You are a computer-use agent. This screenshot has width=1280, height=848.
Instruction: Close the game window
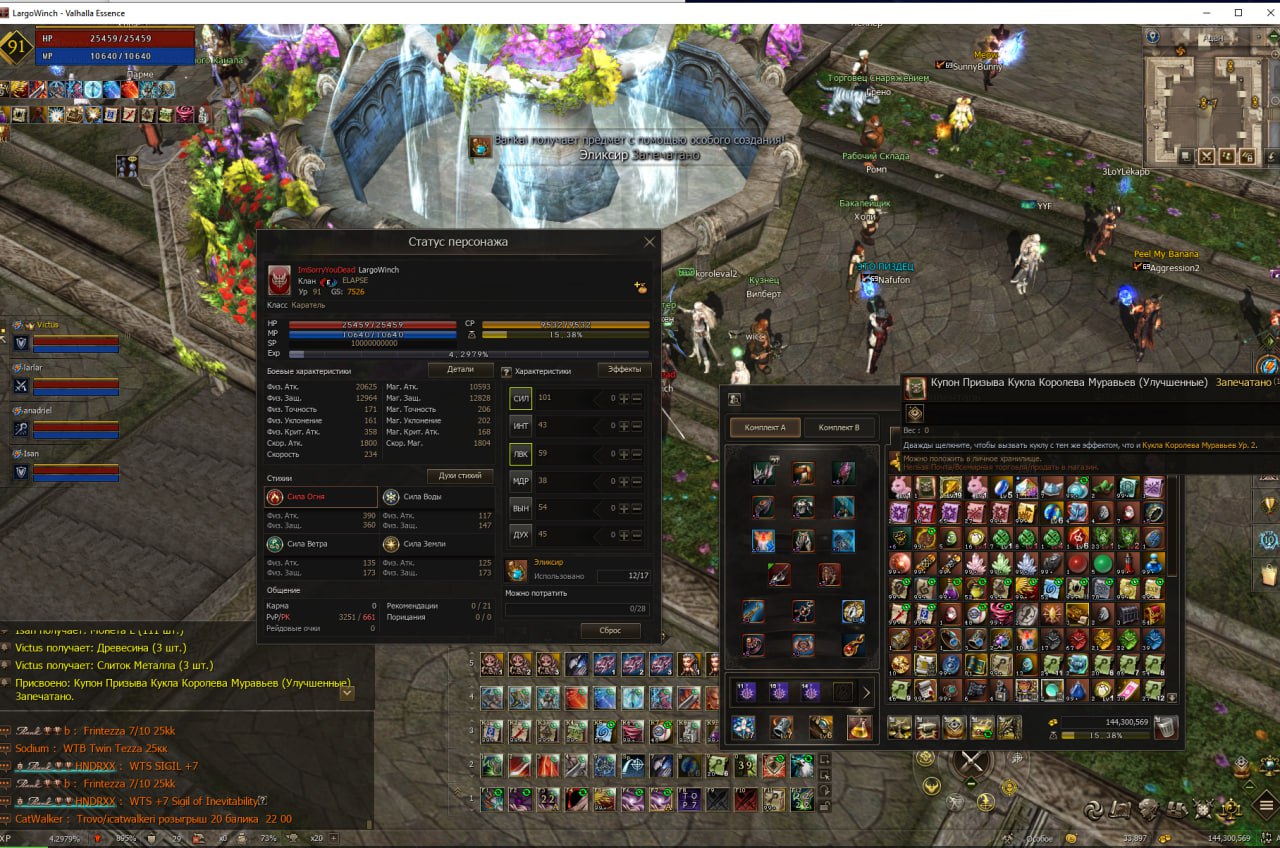pyautogui.click(x=1263, y=12)
